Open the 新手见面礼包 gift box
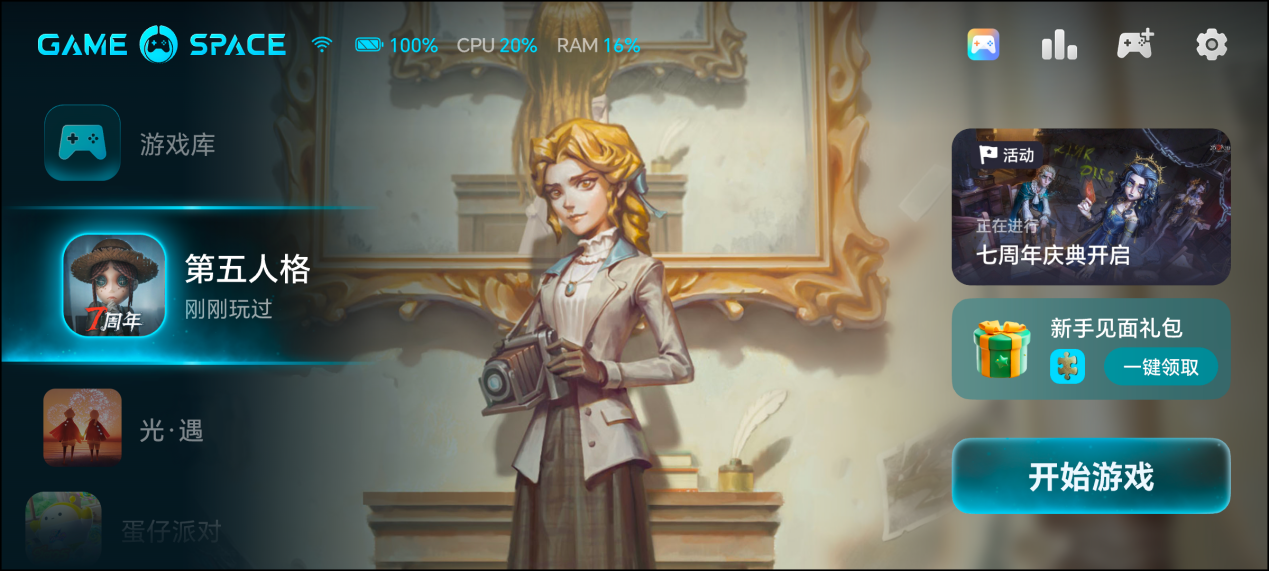The image size is (1269, 571). coord(1001,349)
